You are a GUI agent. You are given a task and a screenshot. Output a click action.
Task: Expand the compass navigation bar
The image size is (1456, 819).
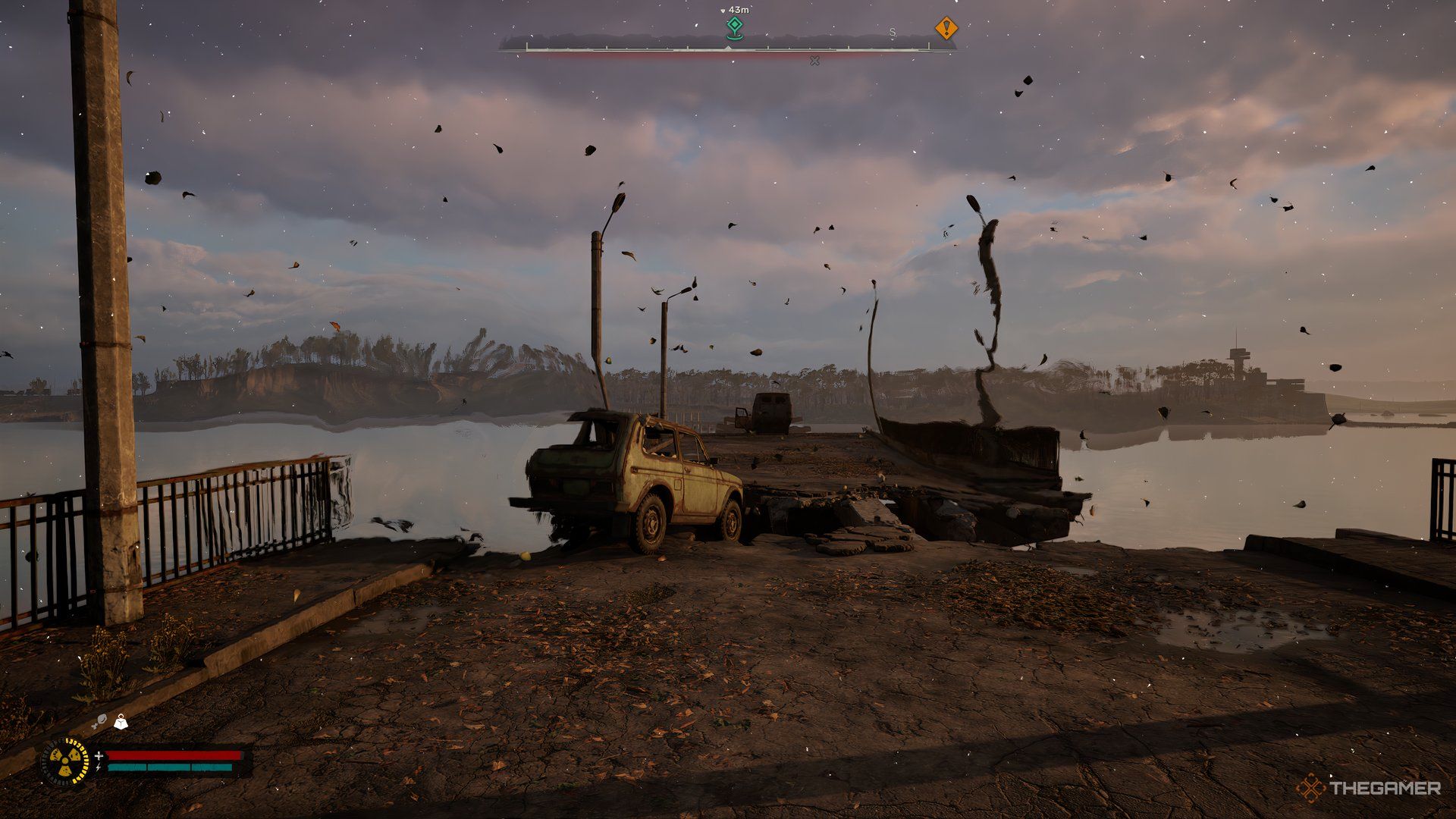point(728,47)
